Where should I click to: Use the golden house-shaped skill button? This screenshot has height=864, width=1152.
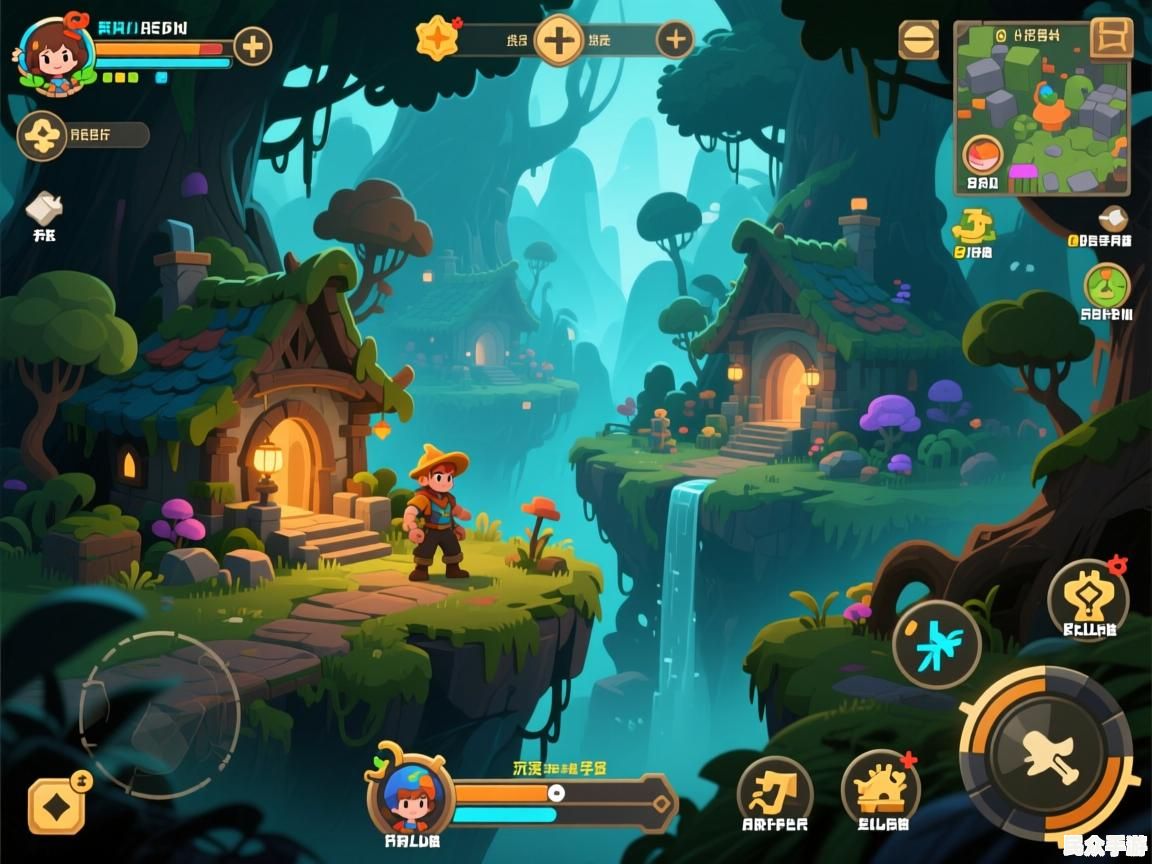coord(880,788)
